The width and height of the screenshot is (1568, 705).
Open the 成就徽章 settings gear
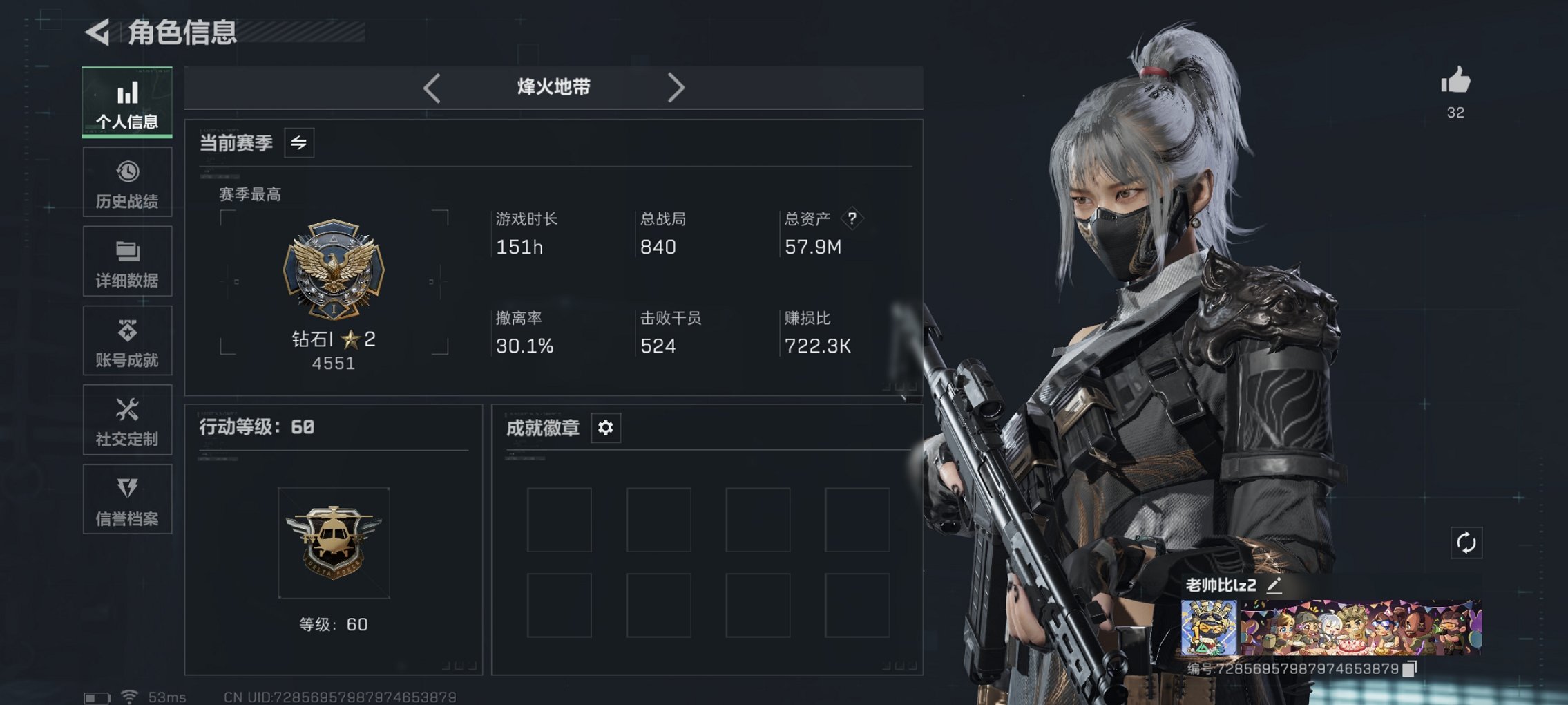tap(606, 428)
